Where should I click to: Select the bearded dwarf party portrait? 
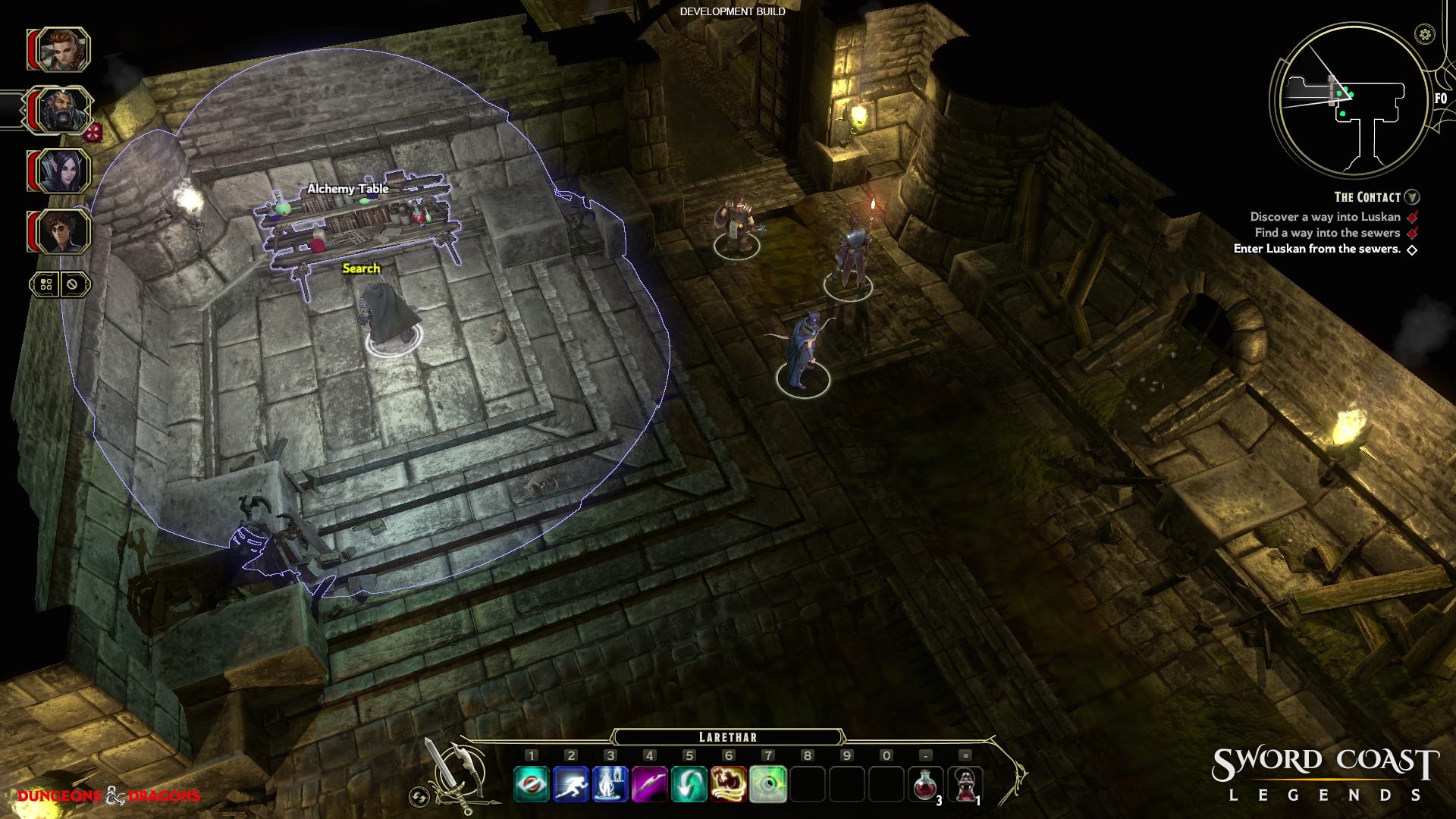[x=63, y=111]
